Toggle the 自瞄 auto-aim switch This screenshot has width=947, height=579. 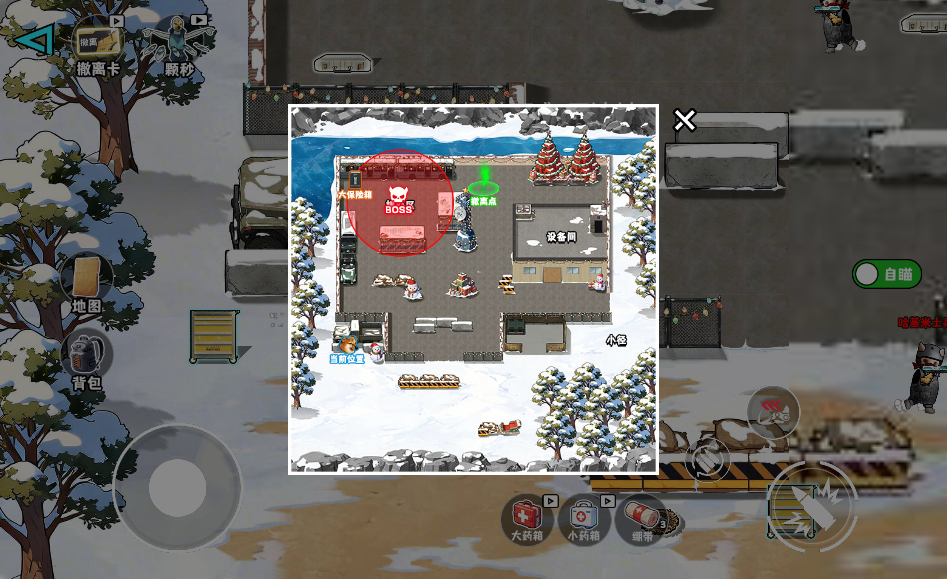click(x=886, y=274)
